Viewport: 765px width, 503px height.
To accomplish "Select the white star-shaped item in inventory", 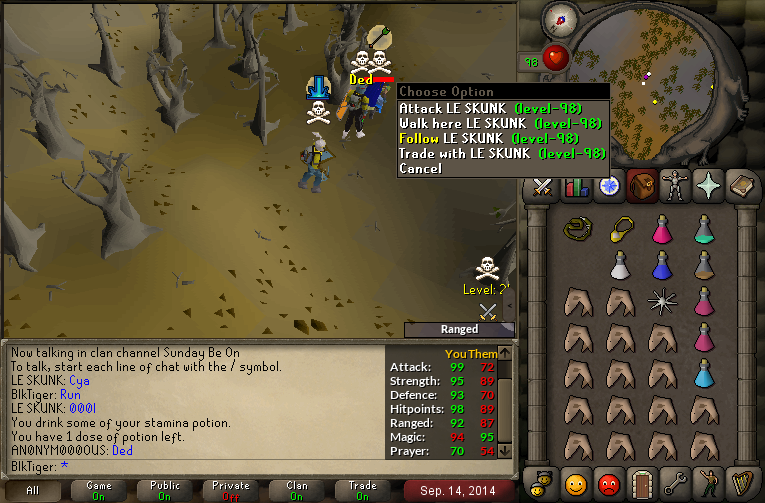I will (x=661, y=300).
